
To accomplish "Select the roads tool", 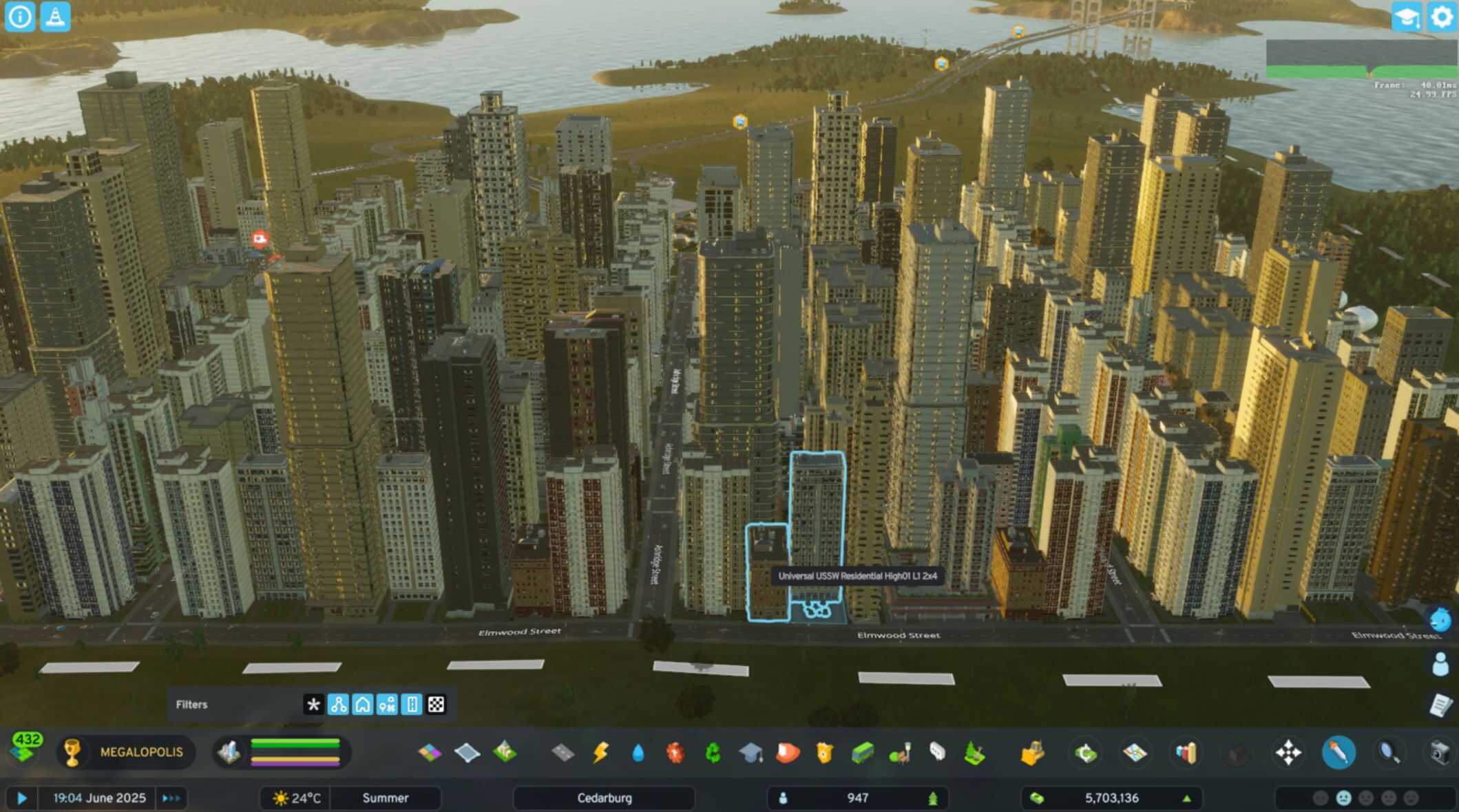I will [x=563, y=753].
